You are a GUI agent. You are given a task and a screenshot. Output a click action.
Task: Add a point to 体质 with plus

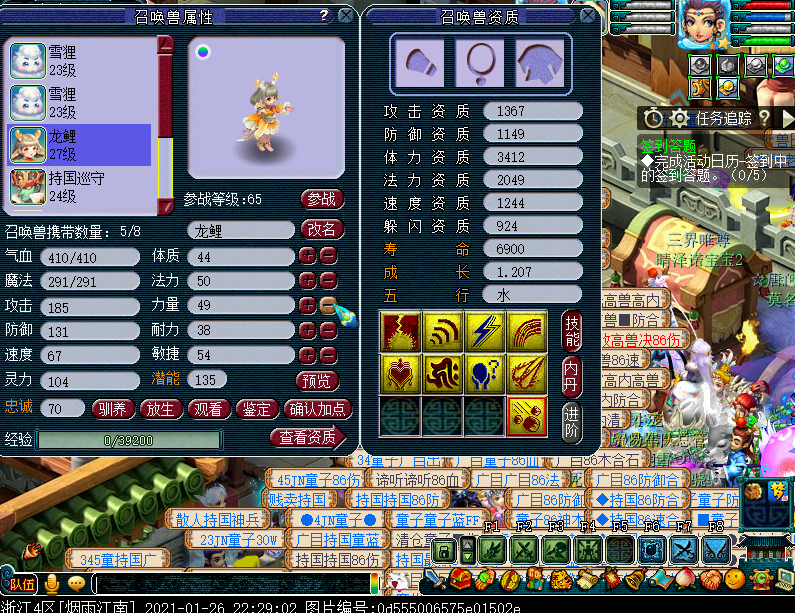click(x=307, y=257)
